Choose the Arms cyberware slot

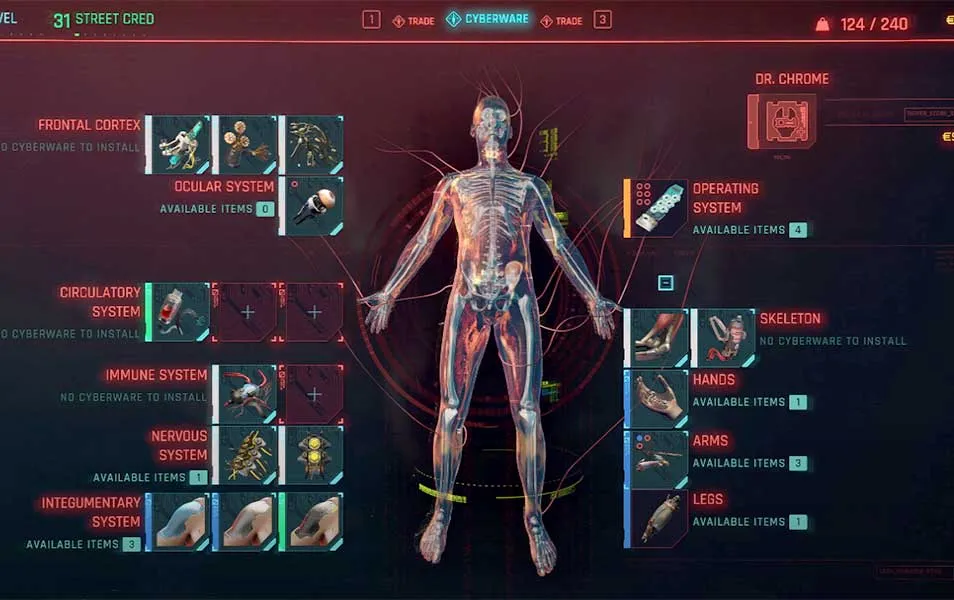[x=657, y=459]
